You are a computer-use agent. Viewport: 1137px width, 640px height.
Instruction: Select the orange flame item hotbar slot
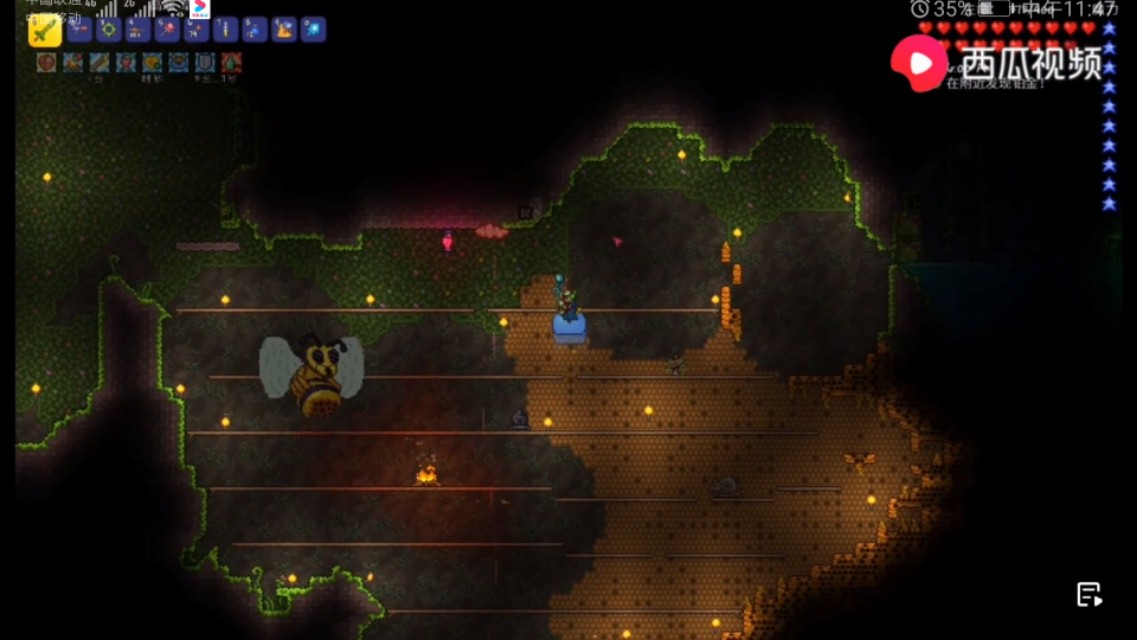284,30
